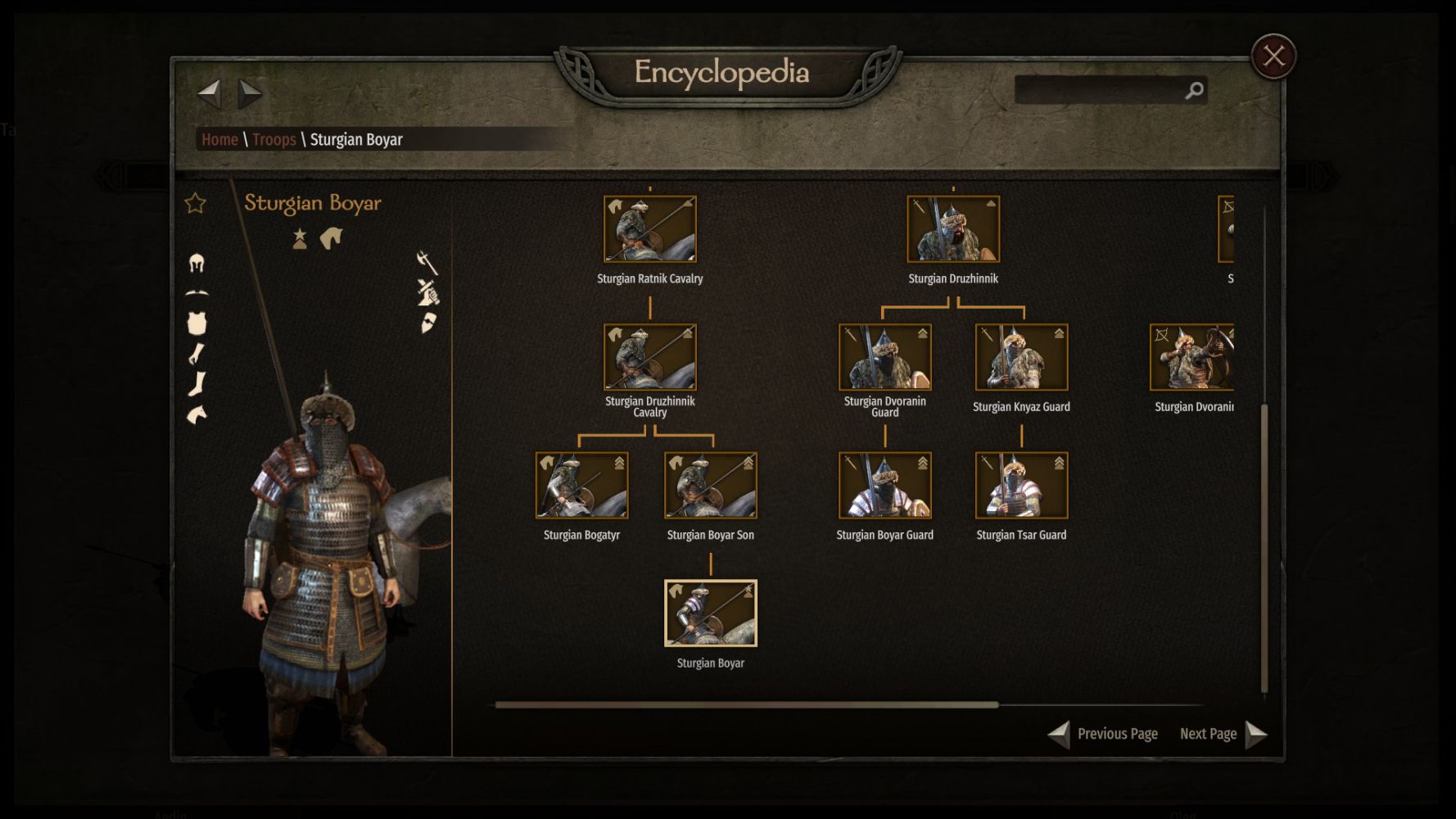Image resolution: width=1456 pixels, height=819 pixels.
Task: Open the Troops breadcrumb link
Action: pyautogui.click(x=274, y=139)
